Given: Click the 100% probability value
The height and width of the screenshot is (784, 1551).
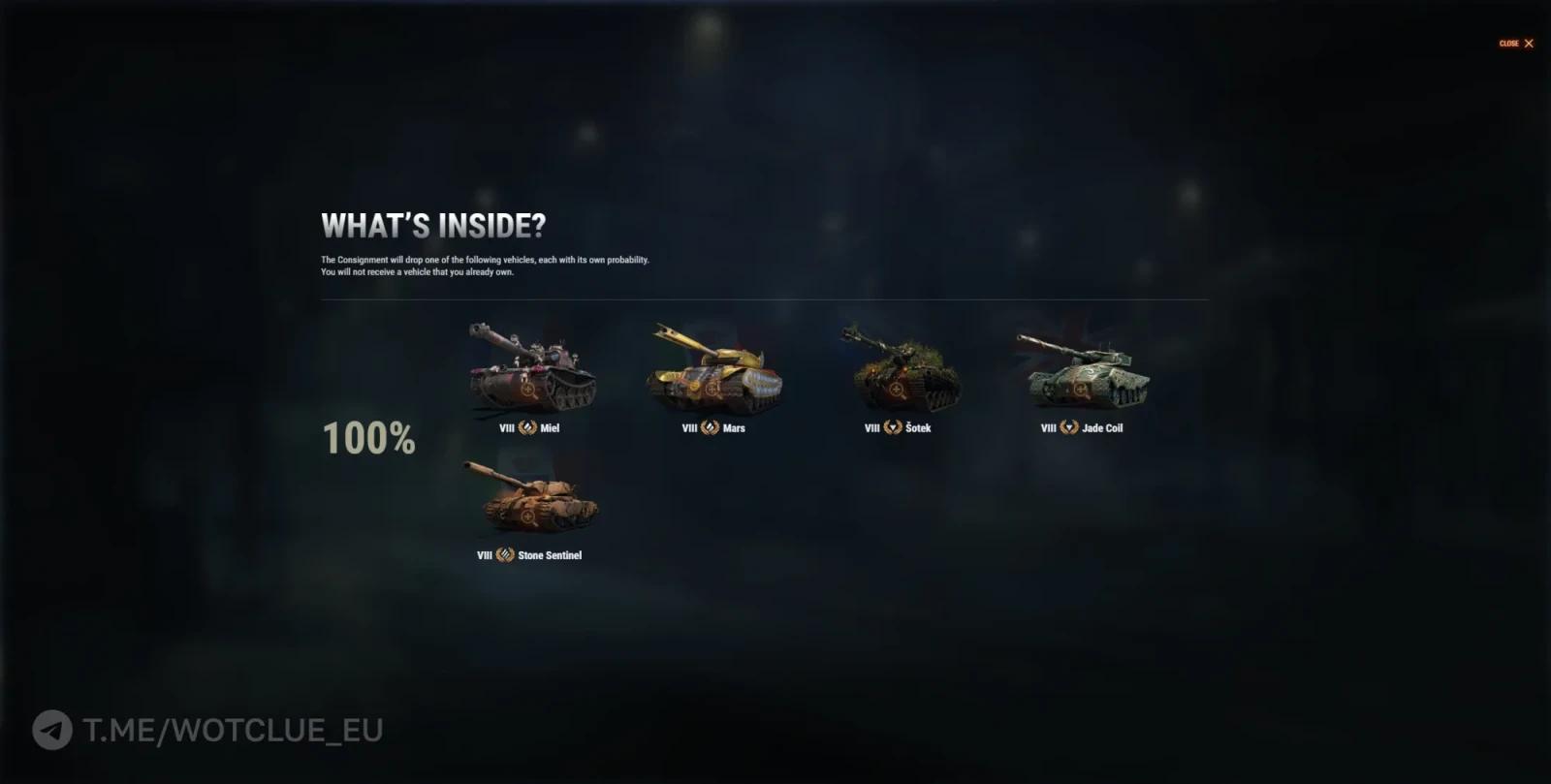Looking at the screenshot, I should (369, 438).
